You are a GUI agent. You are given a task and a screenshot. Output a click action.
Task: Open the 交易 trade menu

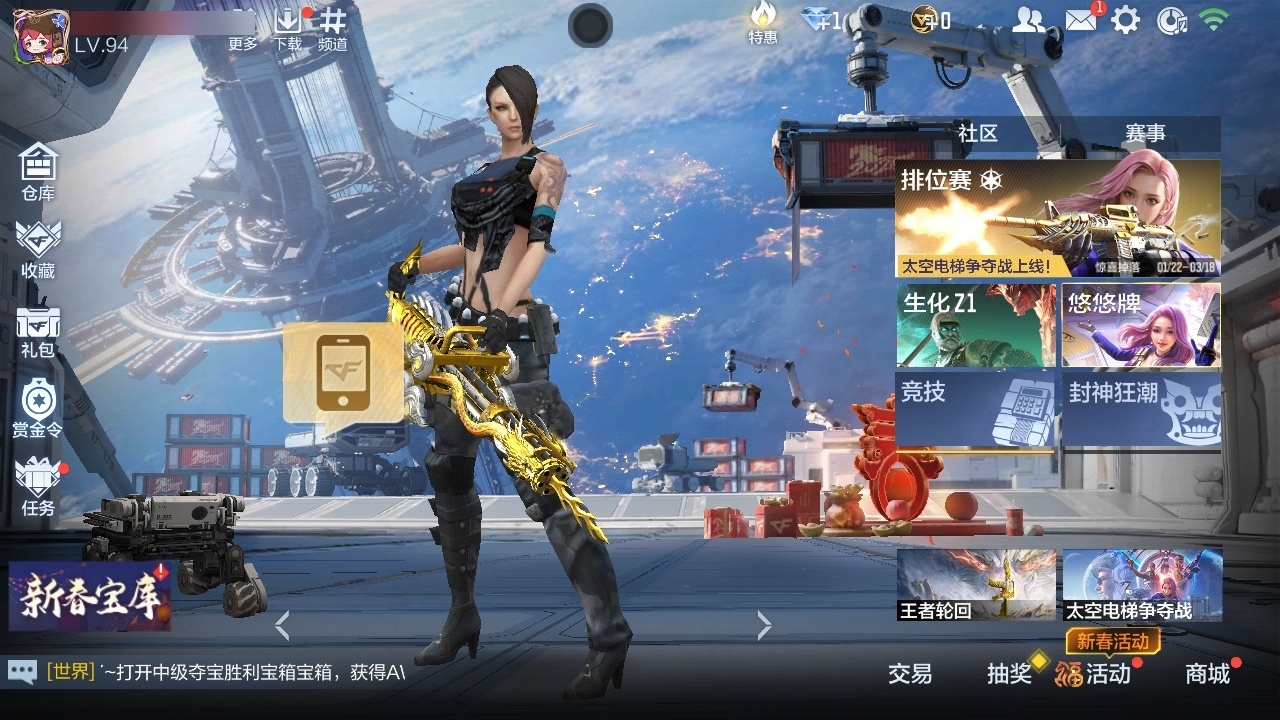click(910, 674)
